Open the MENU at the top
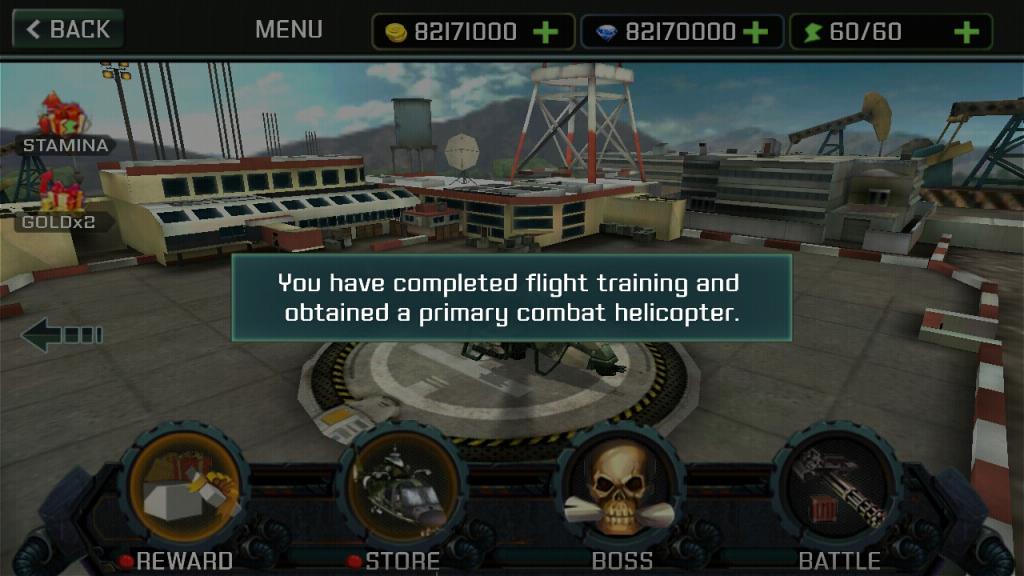 (288, 30)
